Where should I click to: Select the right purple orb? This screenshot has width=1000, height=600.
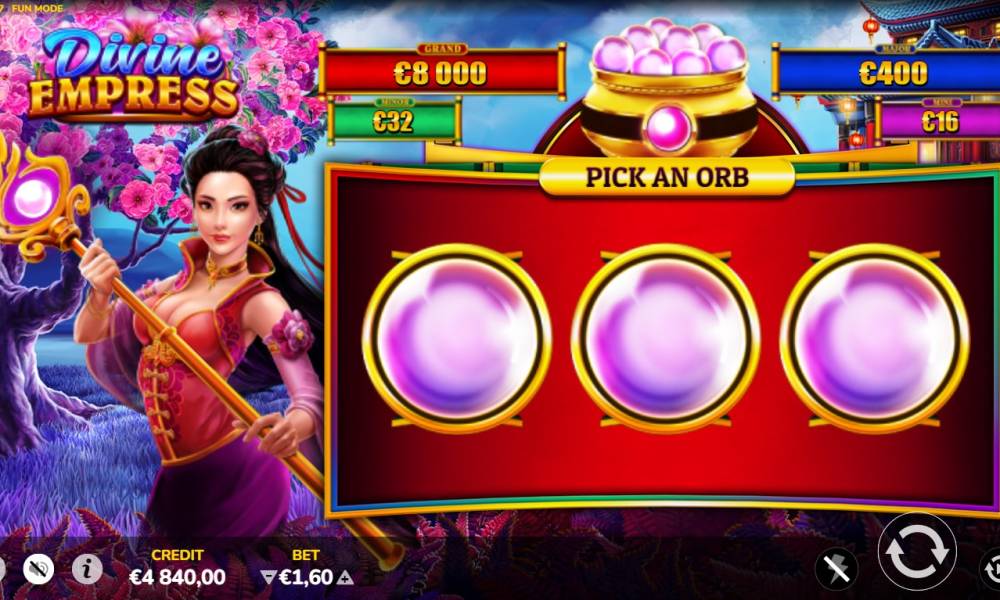tap(874, 338)
